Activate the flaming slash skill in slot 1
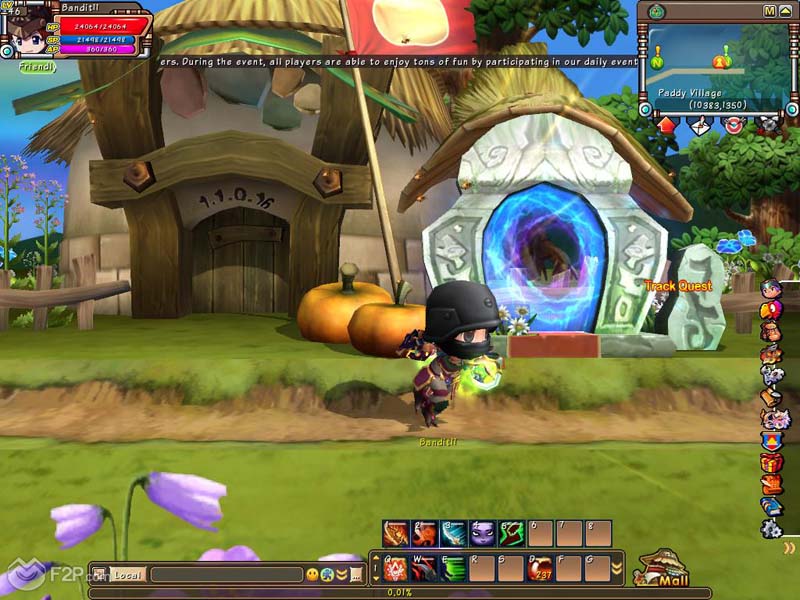800x600 pixels. pos(395,534)
